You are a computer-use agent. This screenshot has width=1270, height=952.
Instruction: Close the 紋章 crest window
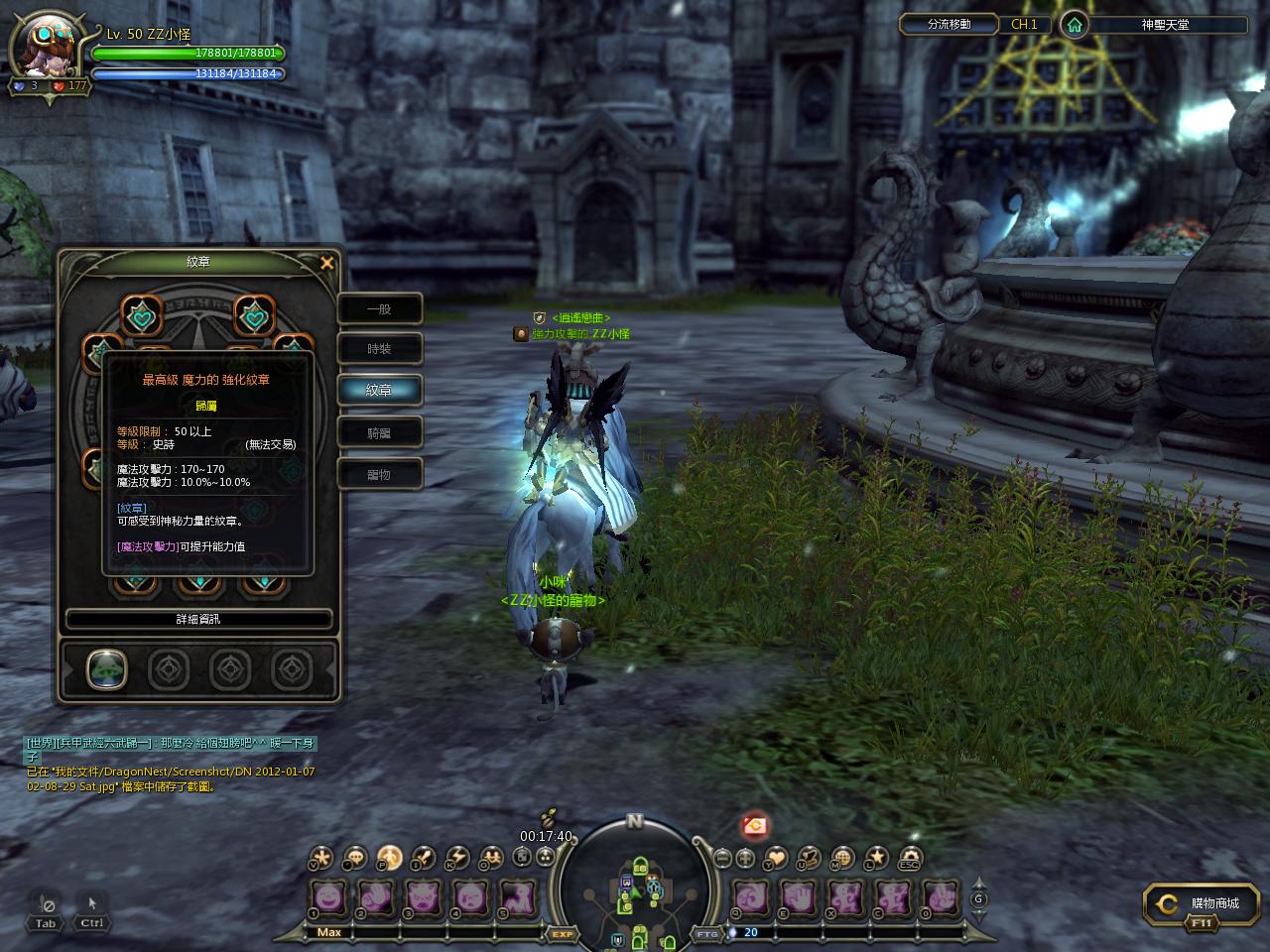[x=327, y=263]
